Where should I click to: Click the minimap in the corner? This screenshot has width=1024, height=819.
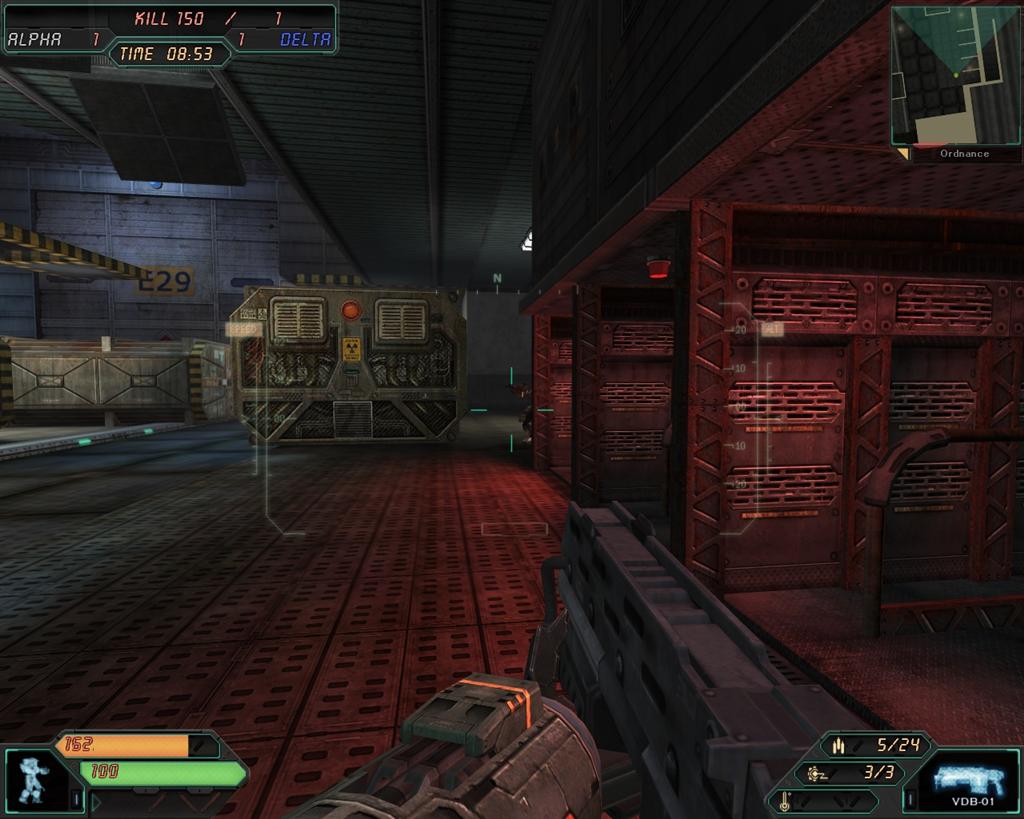955,75
